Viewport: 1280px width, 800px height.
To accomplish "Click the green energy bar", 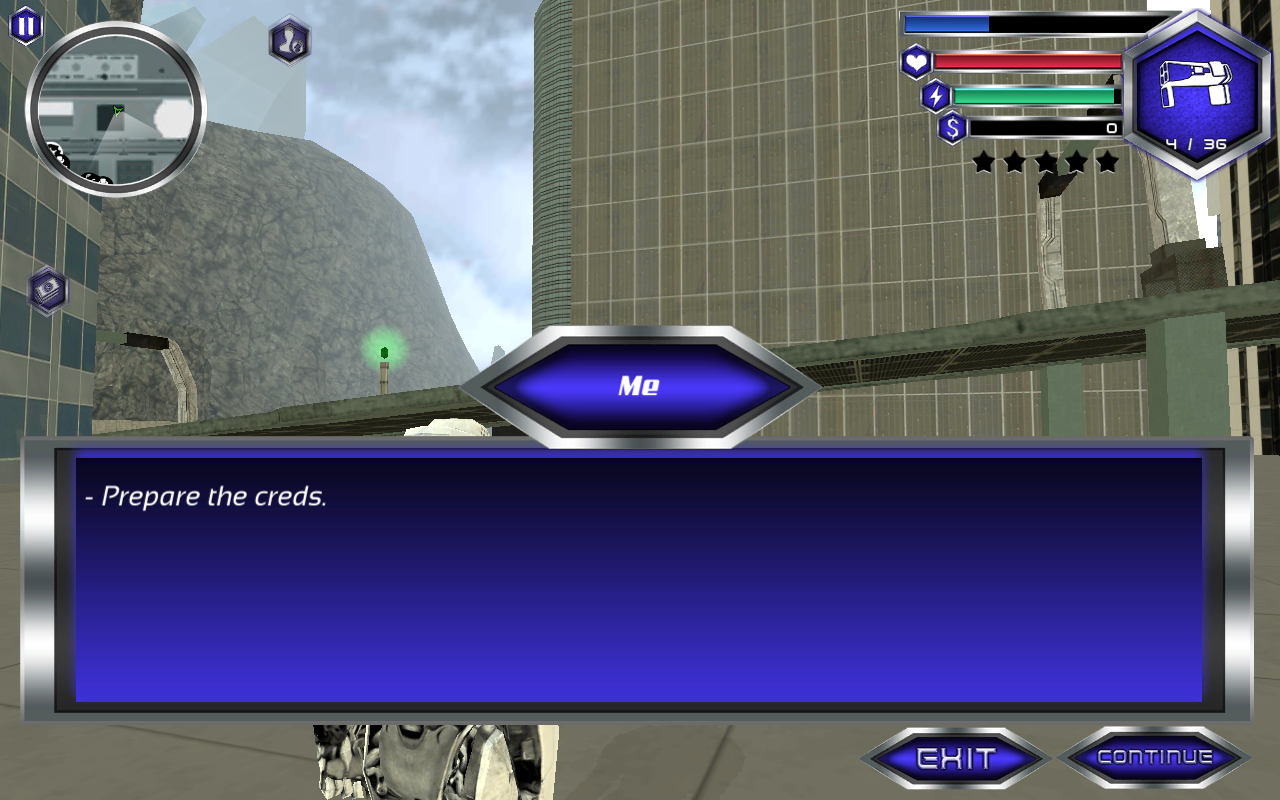I will (1037, 95).
